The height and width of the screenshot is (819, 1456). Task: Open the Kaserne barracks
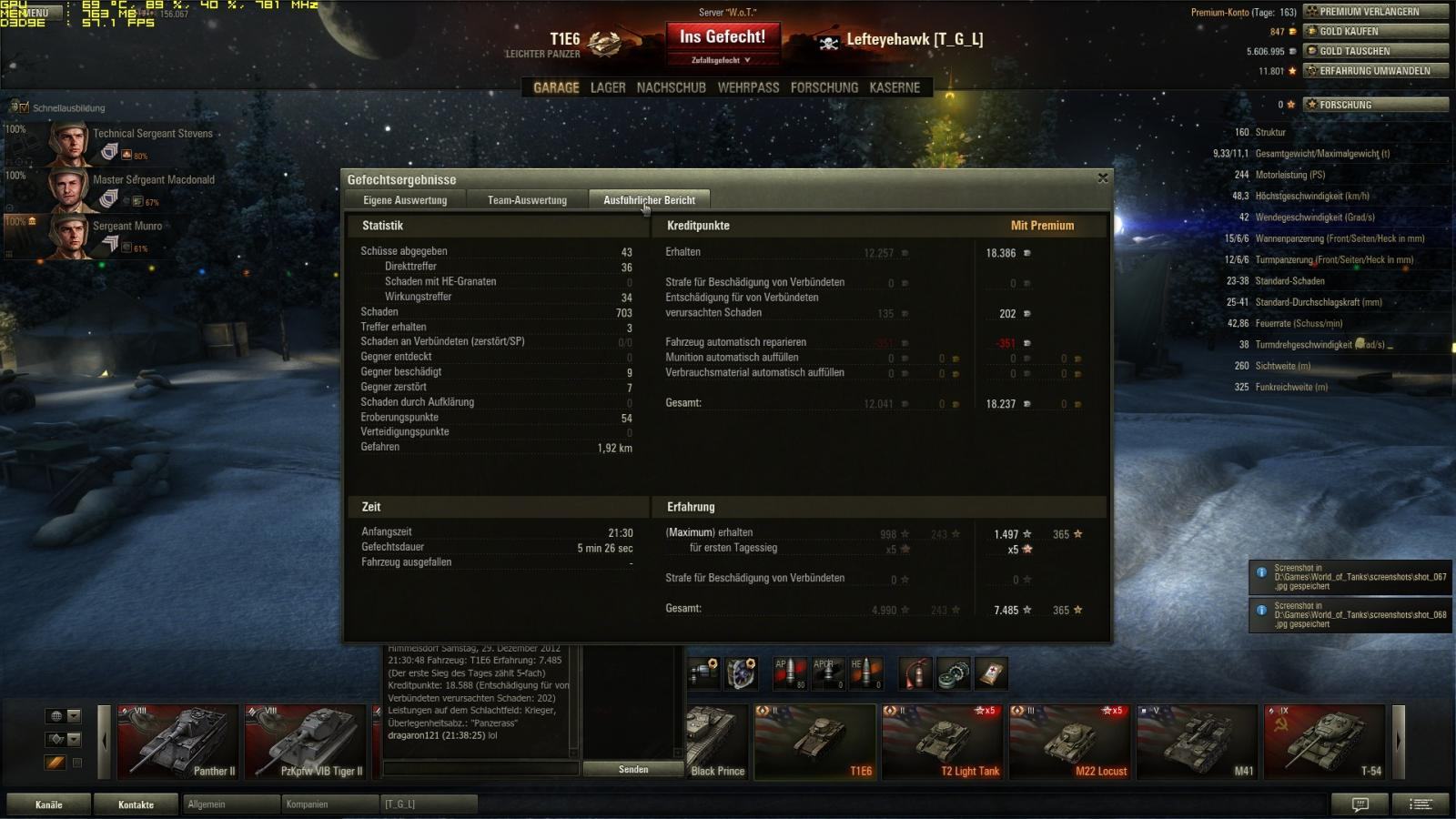pos(895,87)
